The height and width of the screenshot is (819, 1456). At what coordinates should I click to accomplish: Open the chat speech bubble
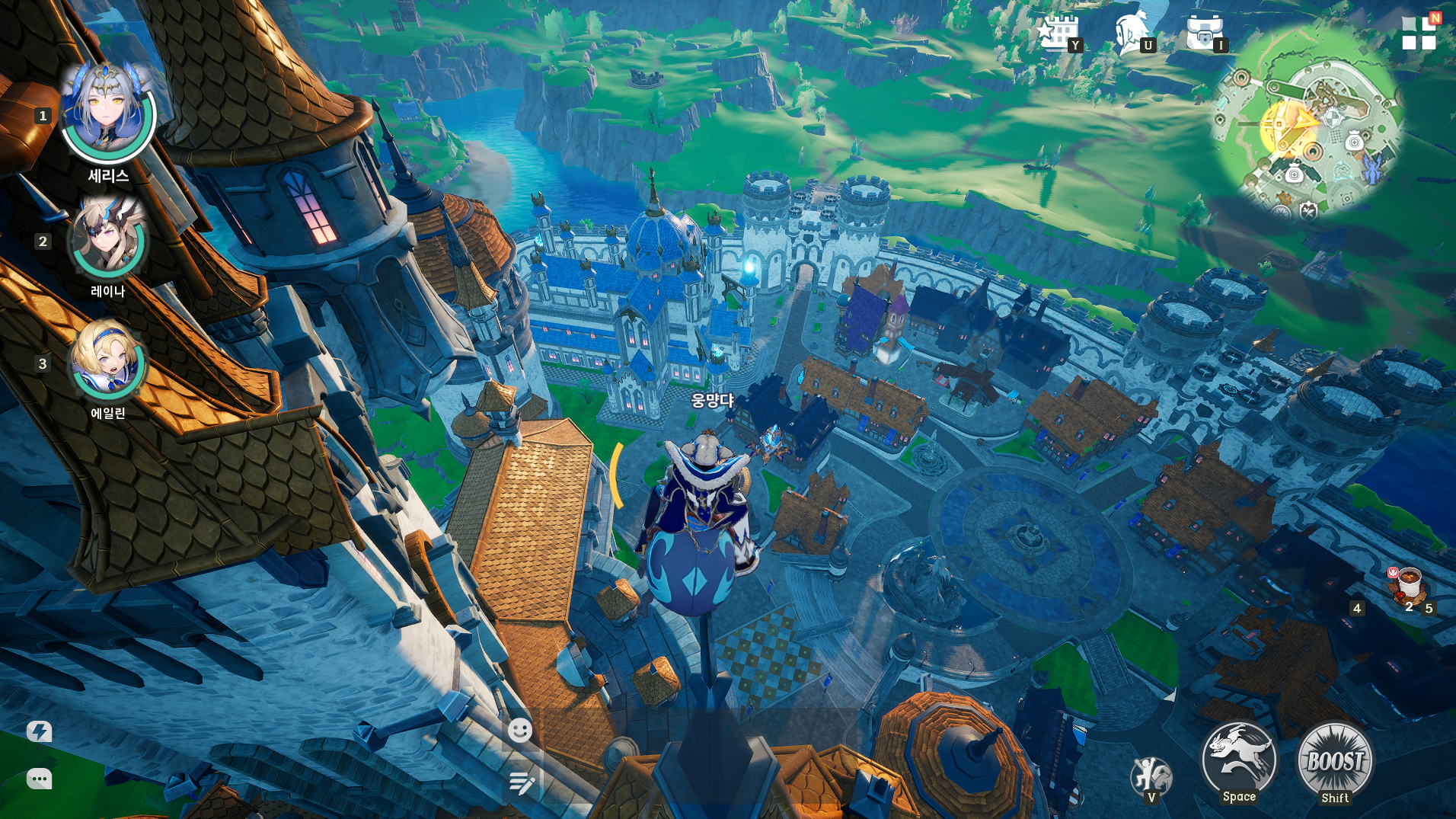pyautogui.click(x=40, y=779)
